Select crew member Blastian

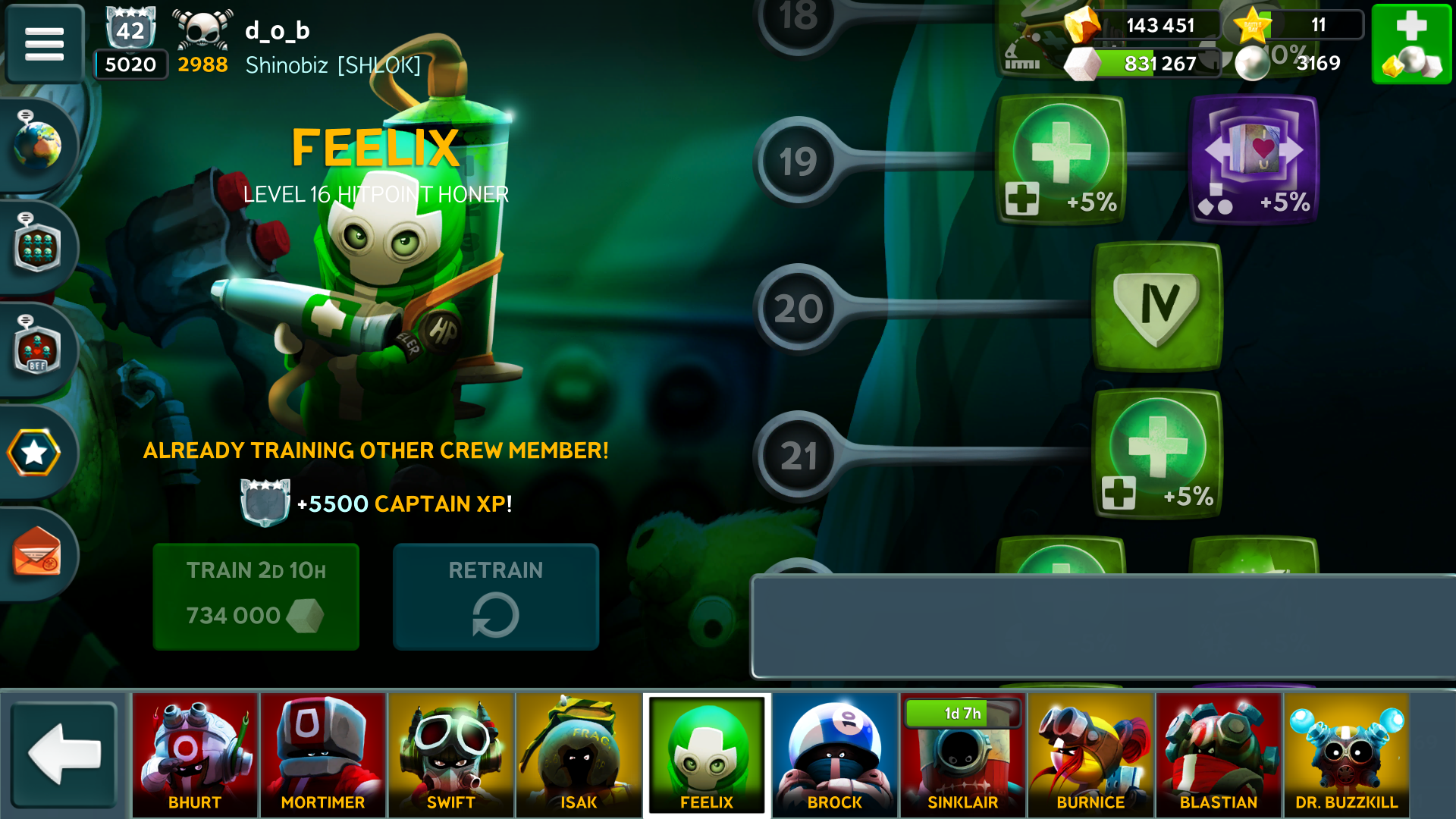point(1219,754)
